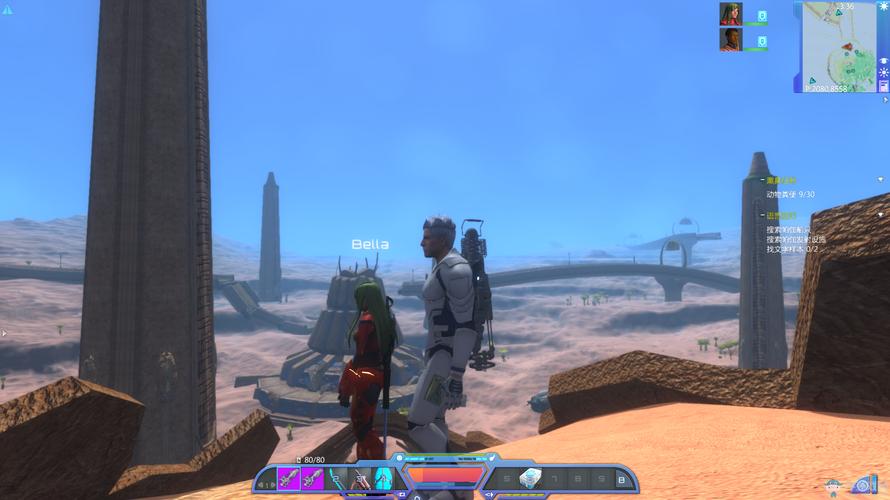Collapse the first yellow quest header
890x500 pixels.
coord(762,181)
